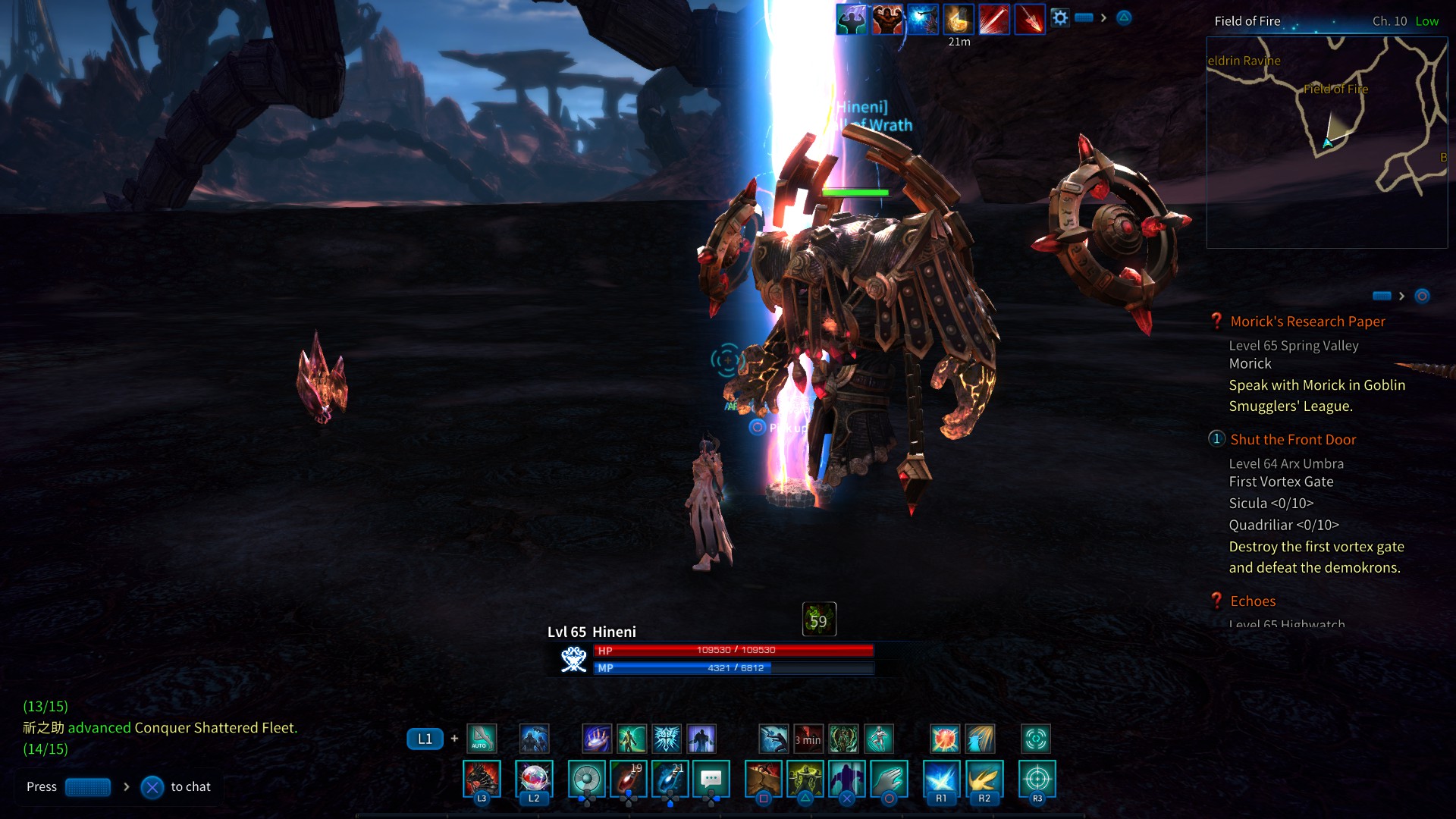Open the minimap of Field of Fire
Image resolution: width=1456 pixels, height=819 pixels.
pos(1326,142)
